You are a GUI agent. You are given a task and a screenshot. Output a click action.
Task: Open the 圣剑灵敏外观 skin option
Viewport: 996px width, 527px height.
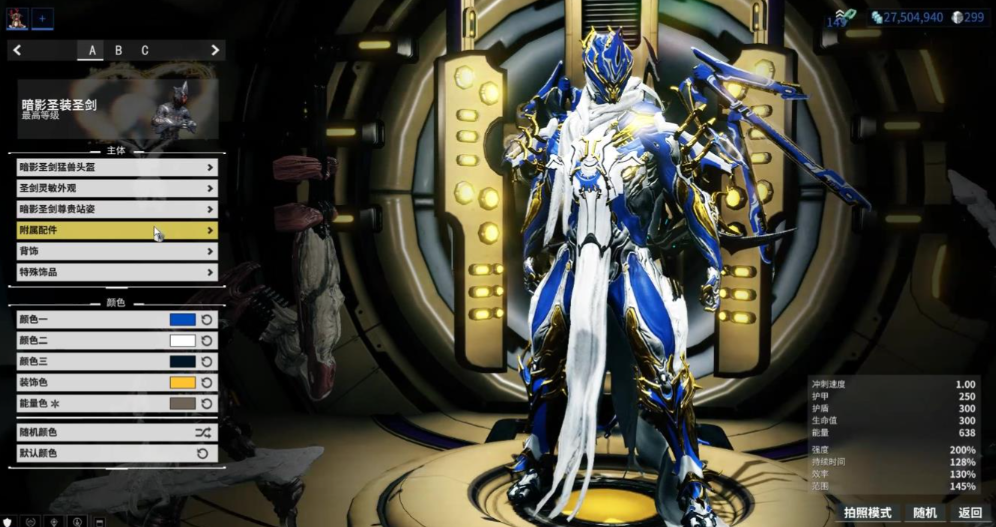pos(116,188)
